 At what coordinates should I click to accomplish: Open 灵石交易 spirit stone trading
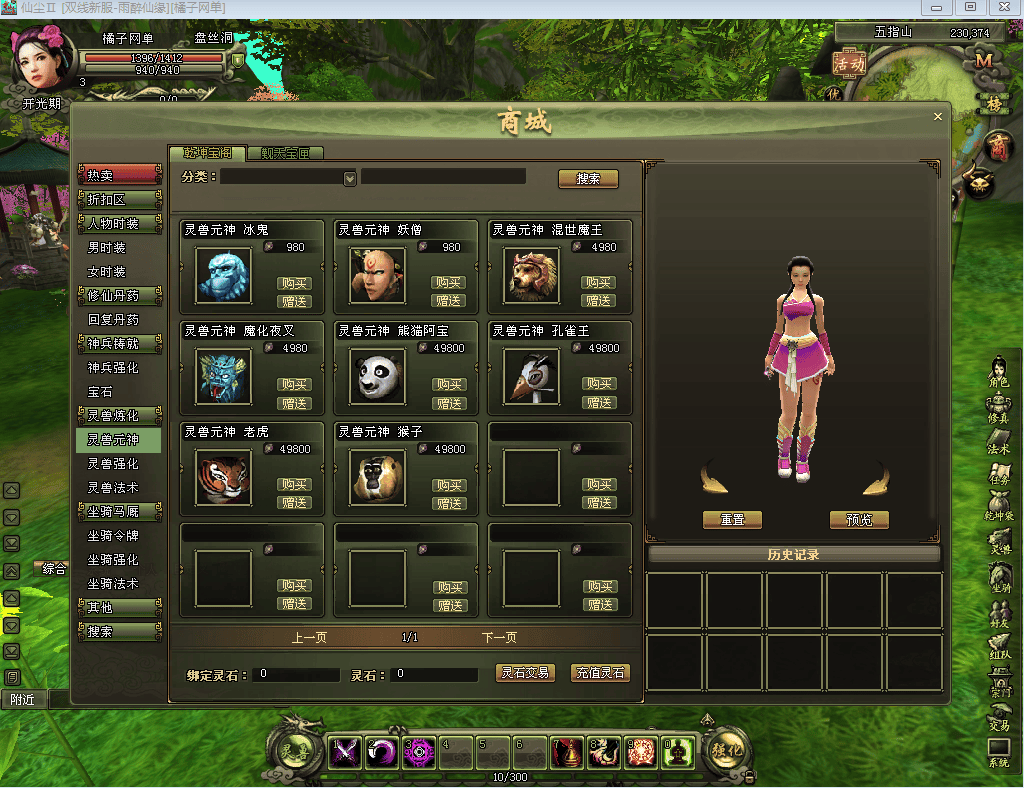(525, 673)
